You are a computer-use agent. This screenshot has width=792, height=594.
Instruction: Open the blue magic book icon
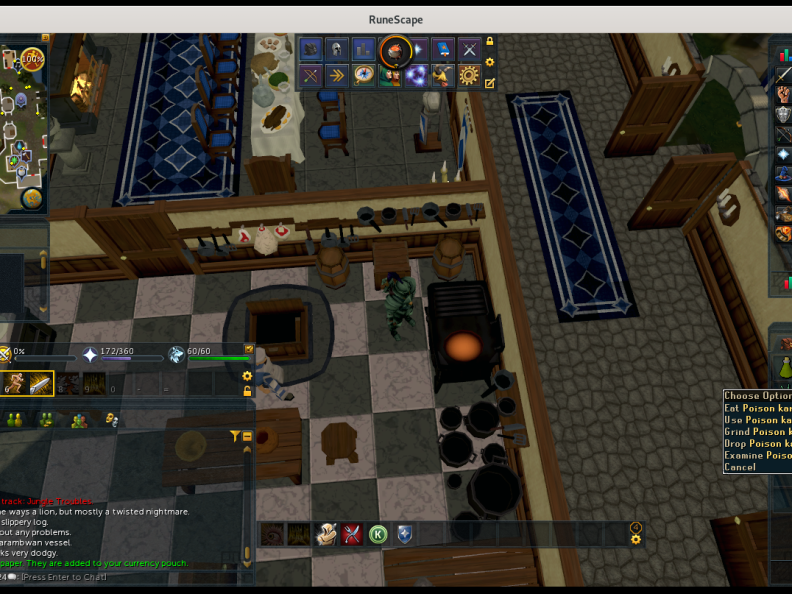point(443,48)
